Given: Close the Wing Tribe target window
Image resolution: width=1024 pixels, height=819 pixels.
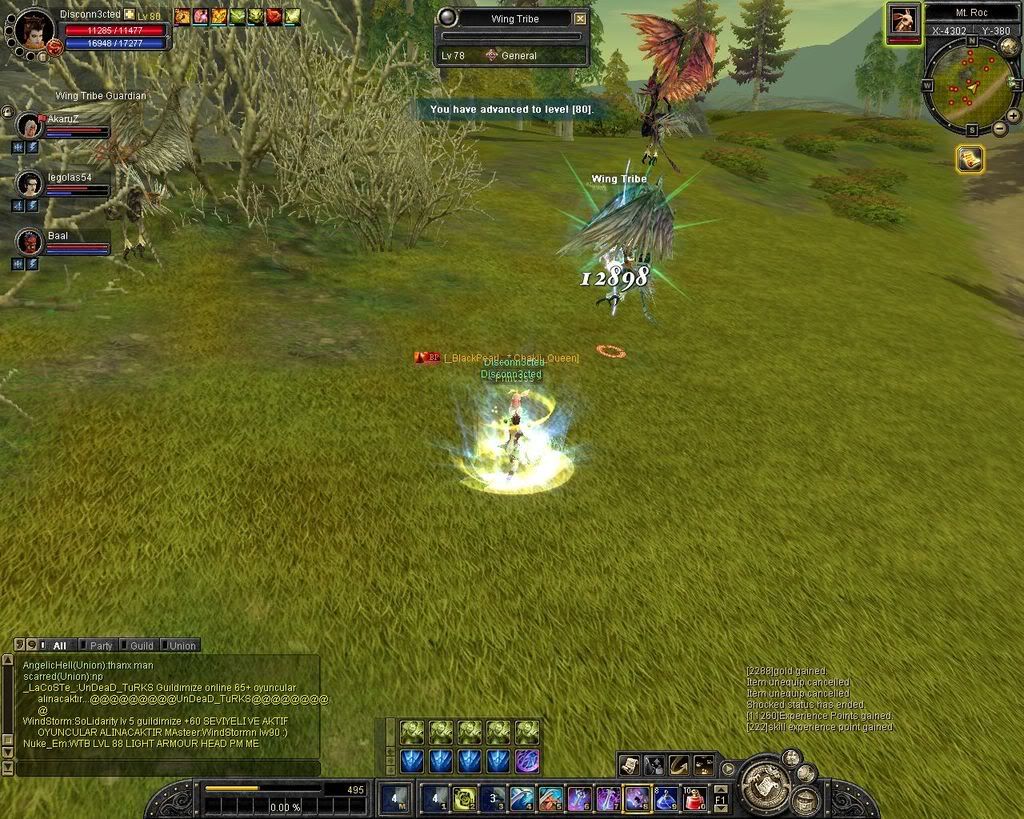Looking at the screenshot, I should coord(581,18).
